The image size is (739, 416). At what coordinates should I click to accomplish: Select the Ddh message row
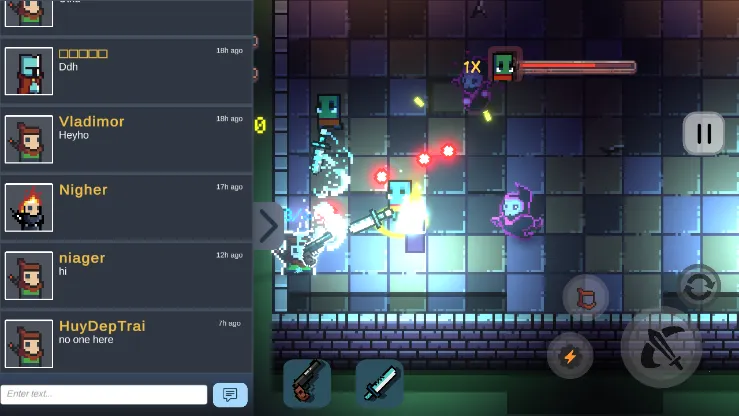(x=125, y=71)
